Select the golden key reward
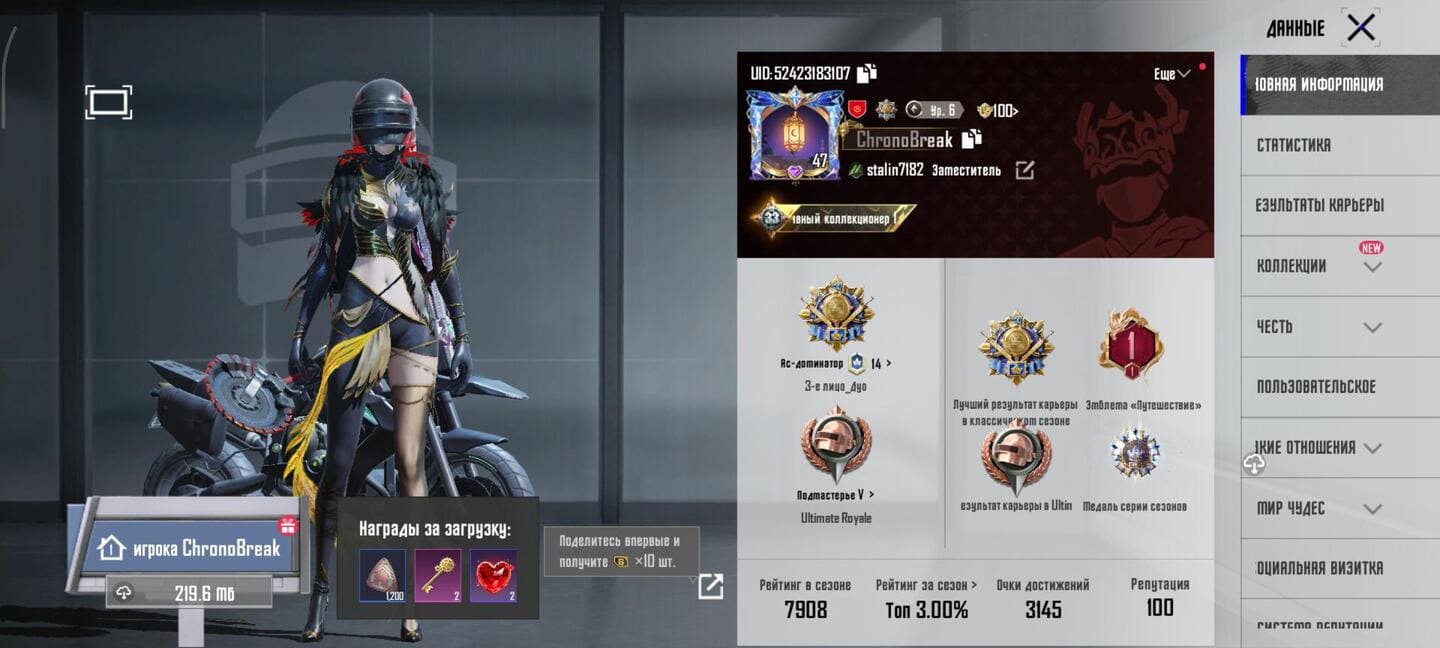The width and height of the screenshot is (1440, 648). tap(438, 575)
